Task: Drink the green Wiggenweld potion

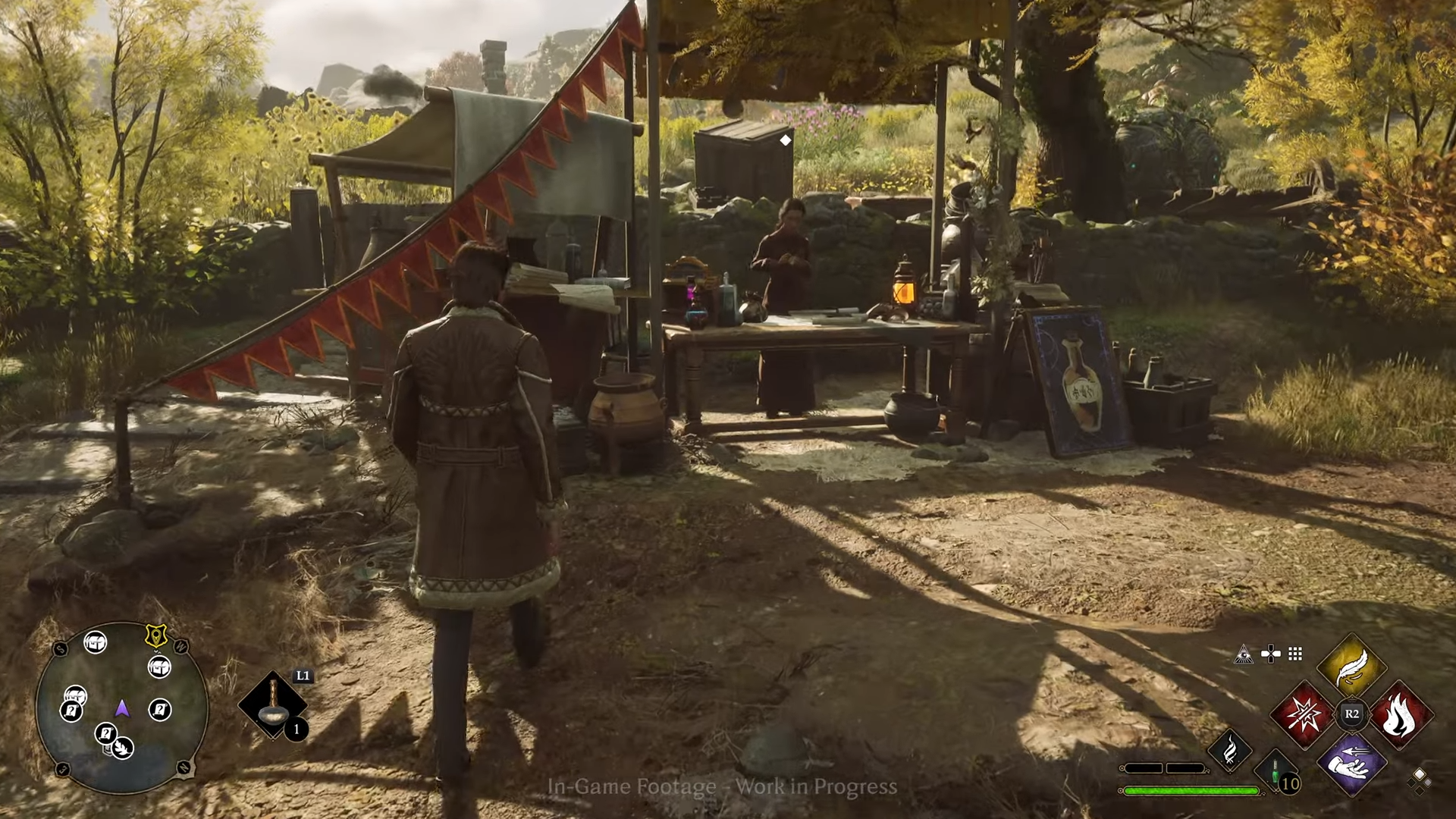Action: point(1276,772)
